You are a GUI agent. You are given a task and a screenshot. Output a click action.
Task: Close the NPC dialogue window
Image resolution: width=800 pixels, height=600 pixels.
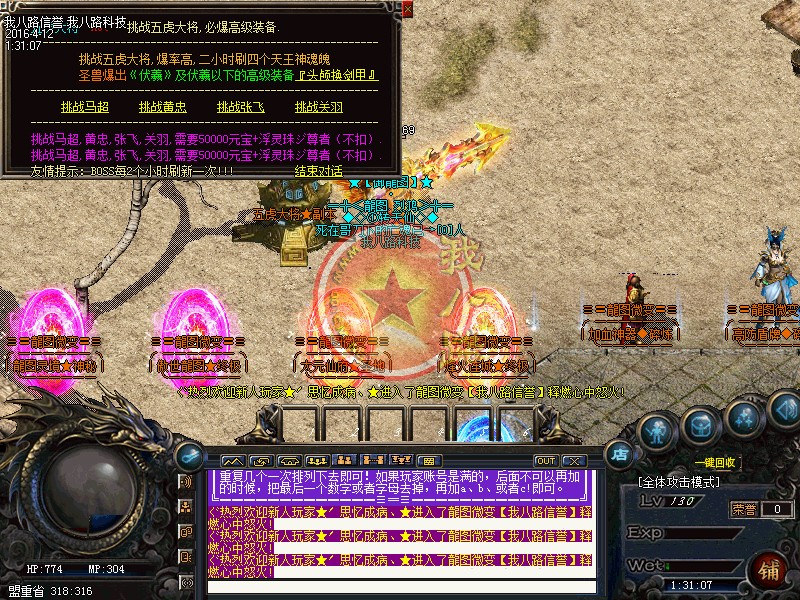[407, 8]
